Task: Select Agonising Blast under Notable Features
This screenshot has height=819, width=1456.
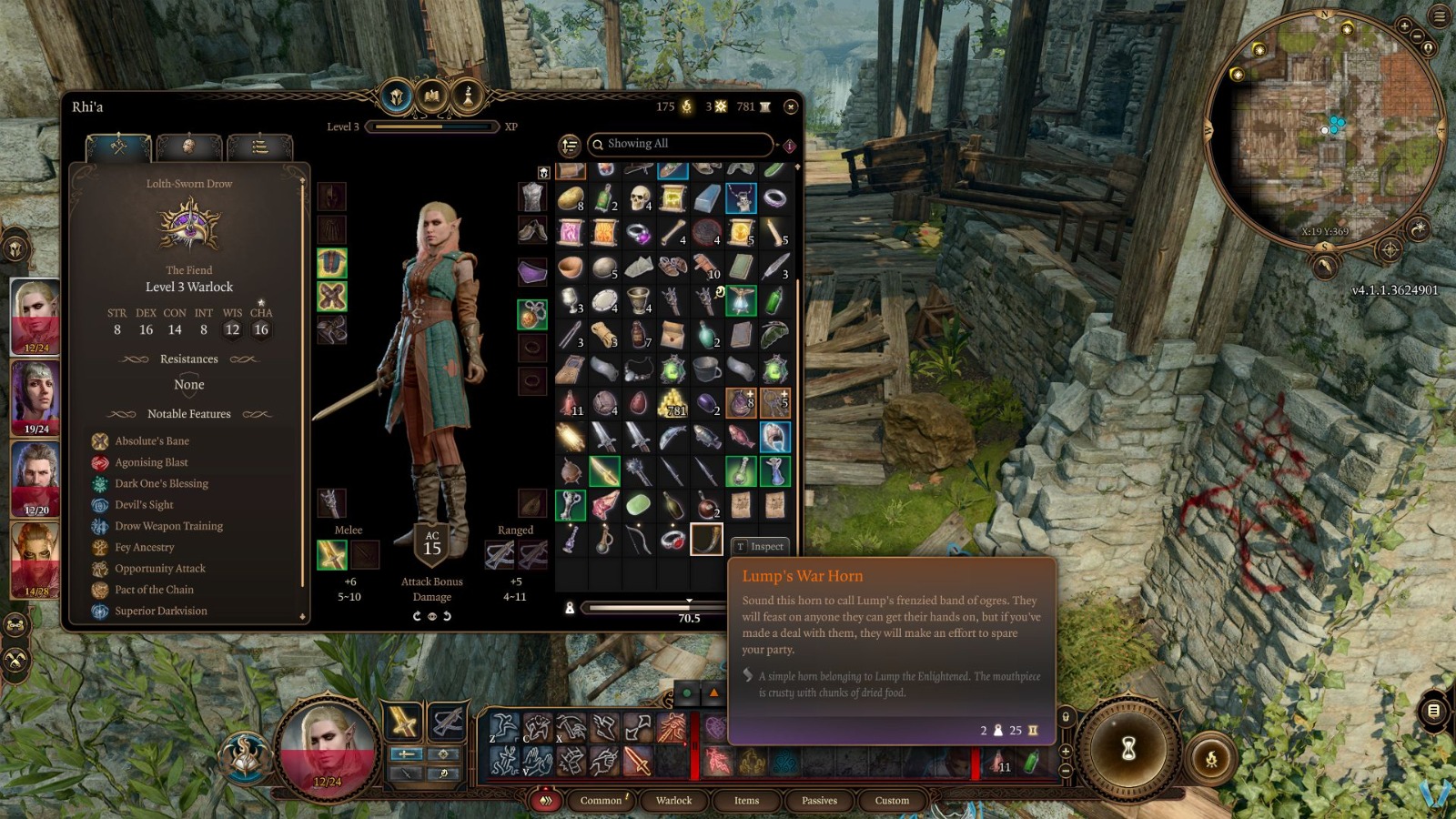Action: point(151,462)
